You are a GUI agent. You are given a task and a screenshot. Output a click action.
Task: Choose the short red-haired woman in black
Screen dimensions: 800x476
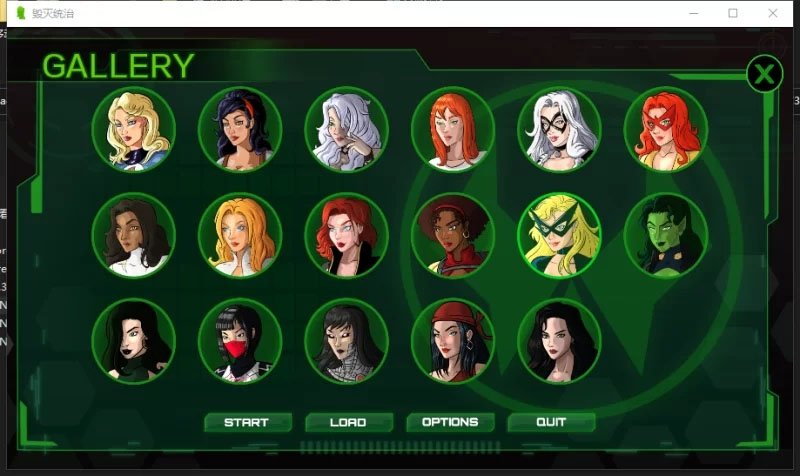(346, 235)
